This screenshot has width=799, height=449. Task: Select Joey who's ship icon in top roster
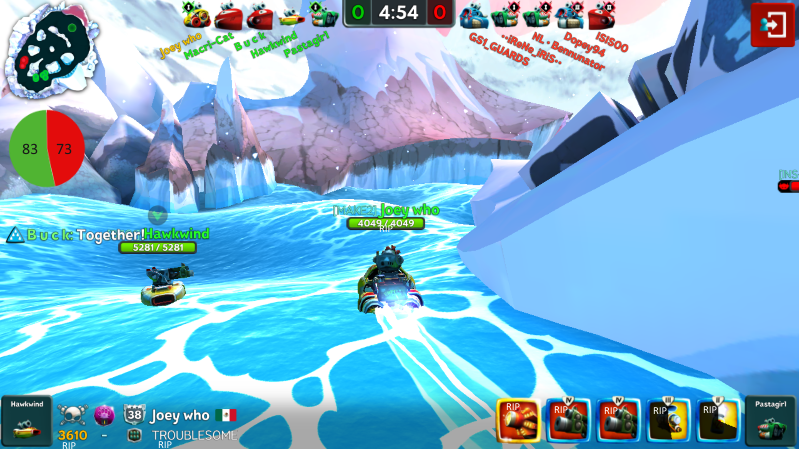[x=196, y=15]
